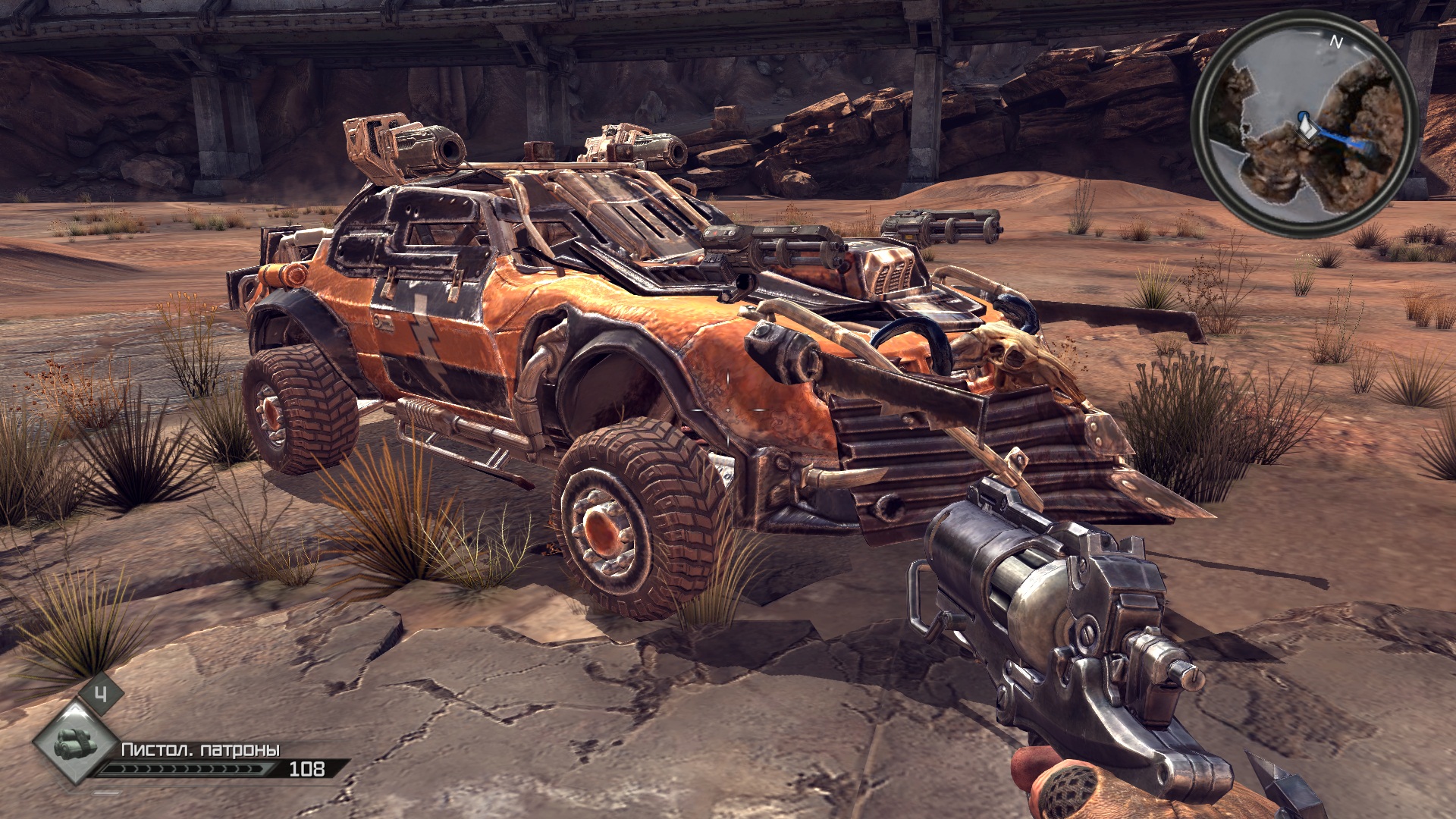Select the pistol ammo type icon
This screenshot has width=1456, height=819.
[75, 742]
